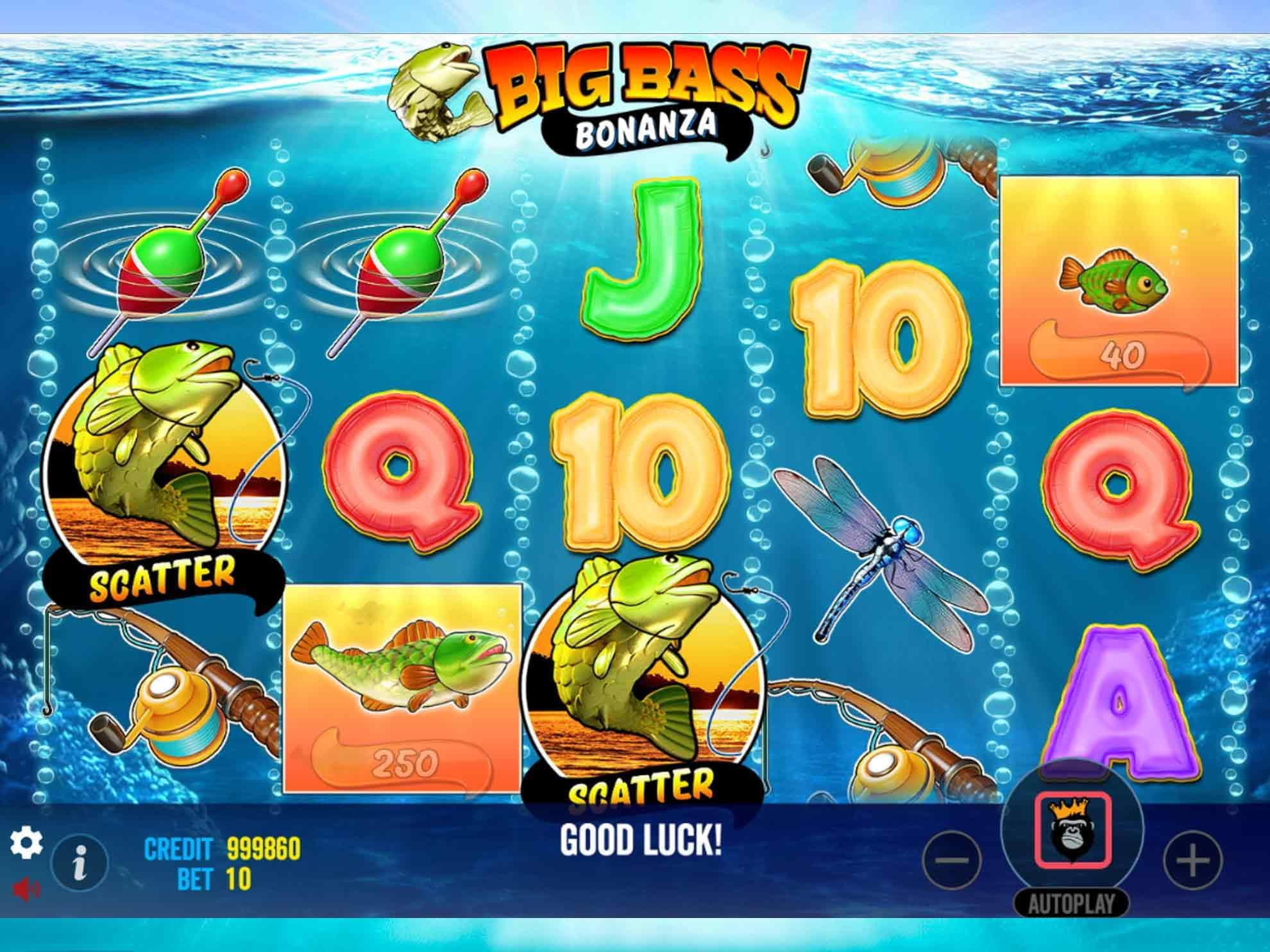The image size is (1270, 952).
Task: Increase the bet with plus button
Action: coord(1192,860)
